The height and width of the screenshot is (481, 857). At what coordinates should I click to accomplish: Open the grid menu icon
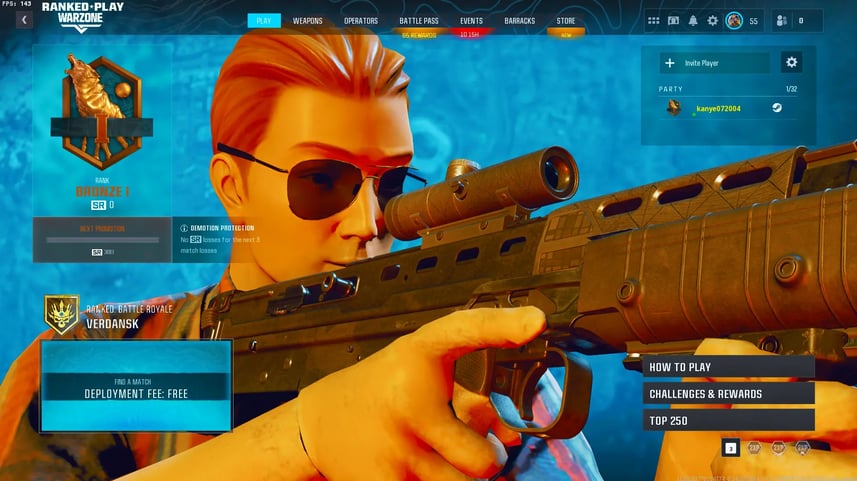tap(653, 20)
